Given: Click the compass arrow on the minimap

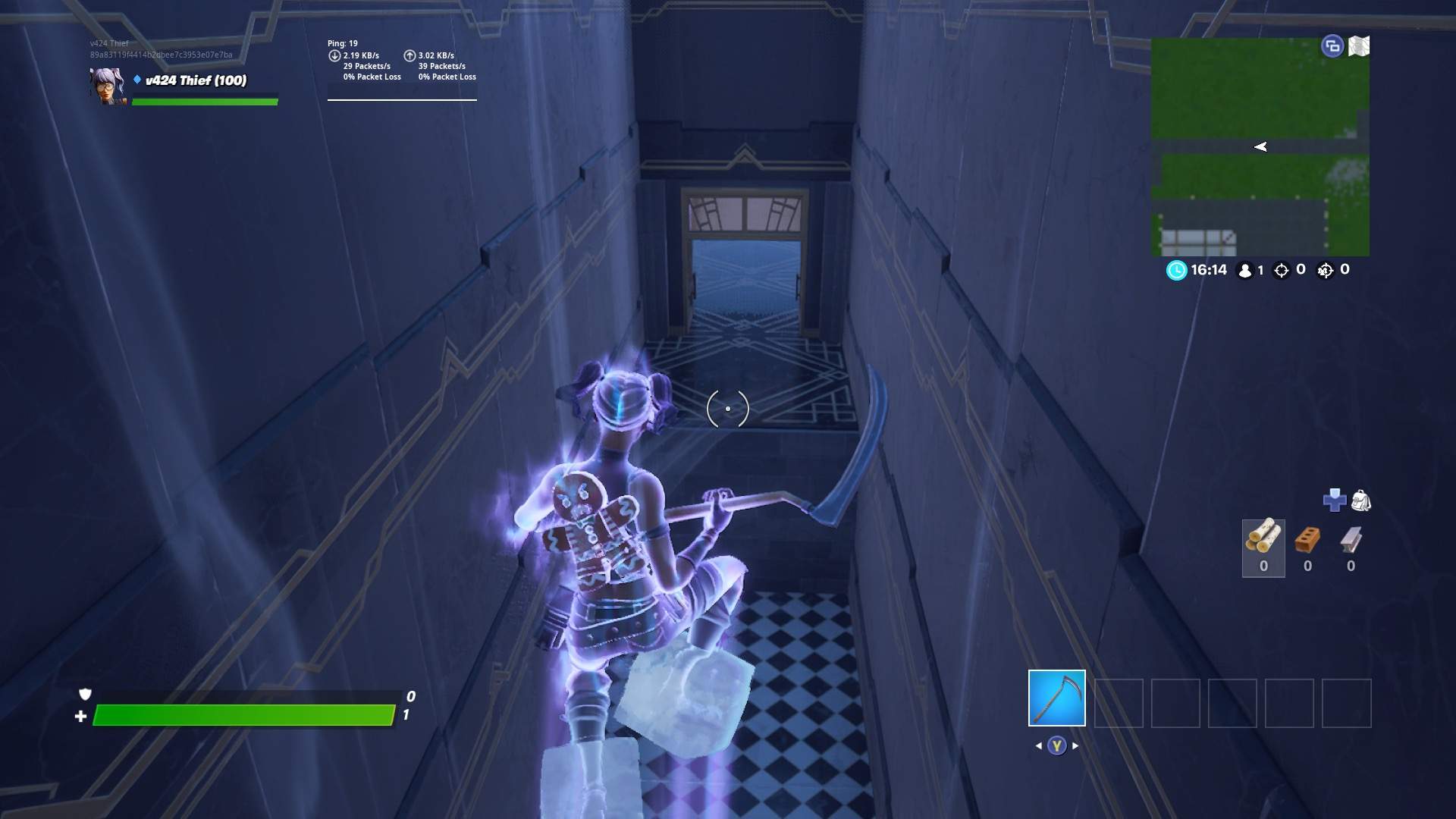Looking at the screenshot, I should point(1261,147).
